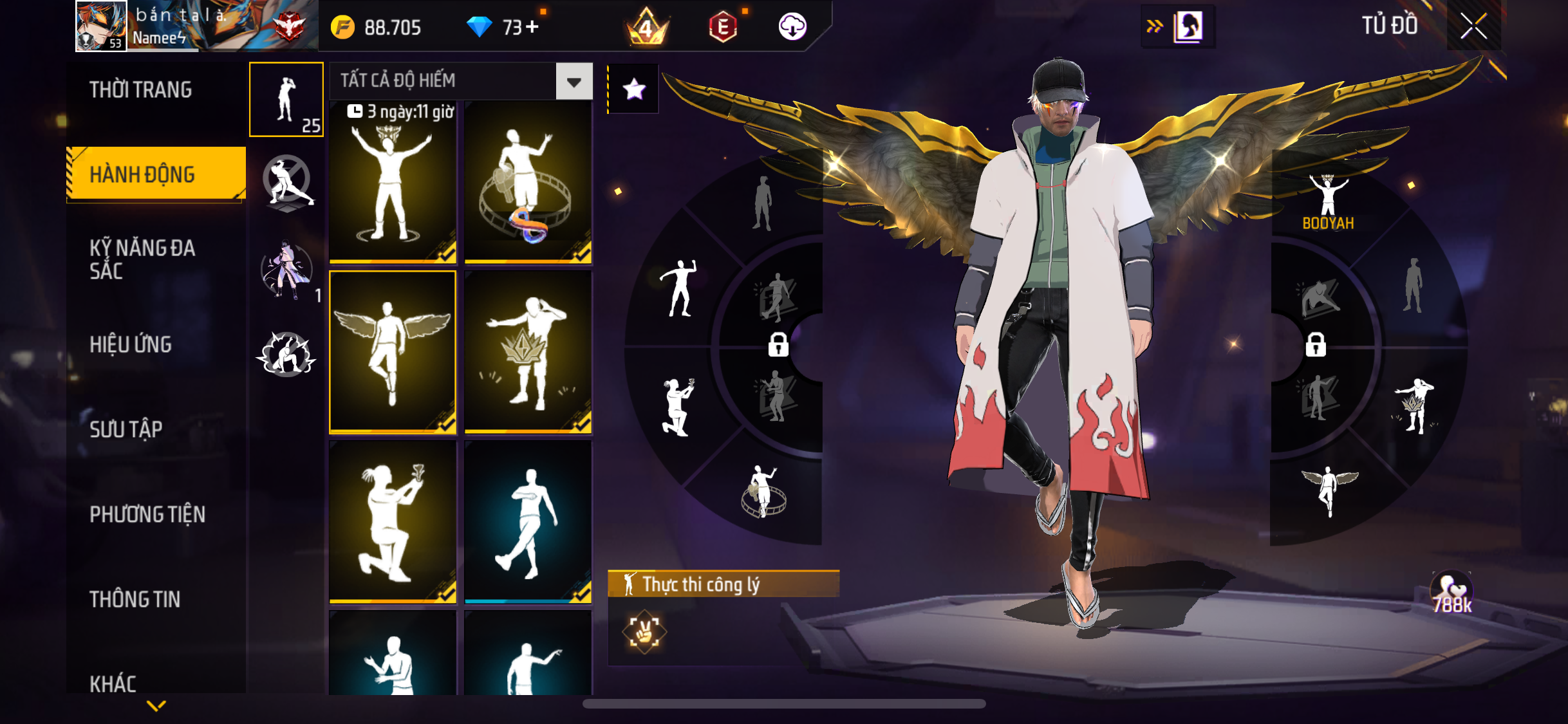
Task: Select the teal walking emote tile
Action: (x=528, y=521)
